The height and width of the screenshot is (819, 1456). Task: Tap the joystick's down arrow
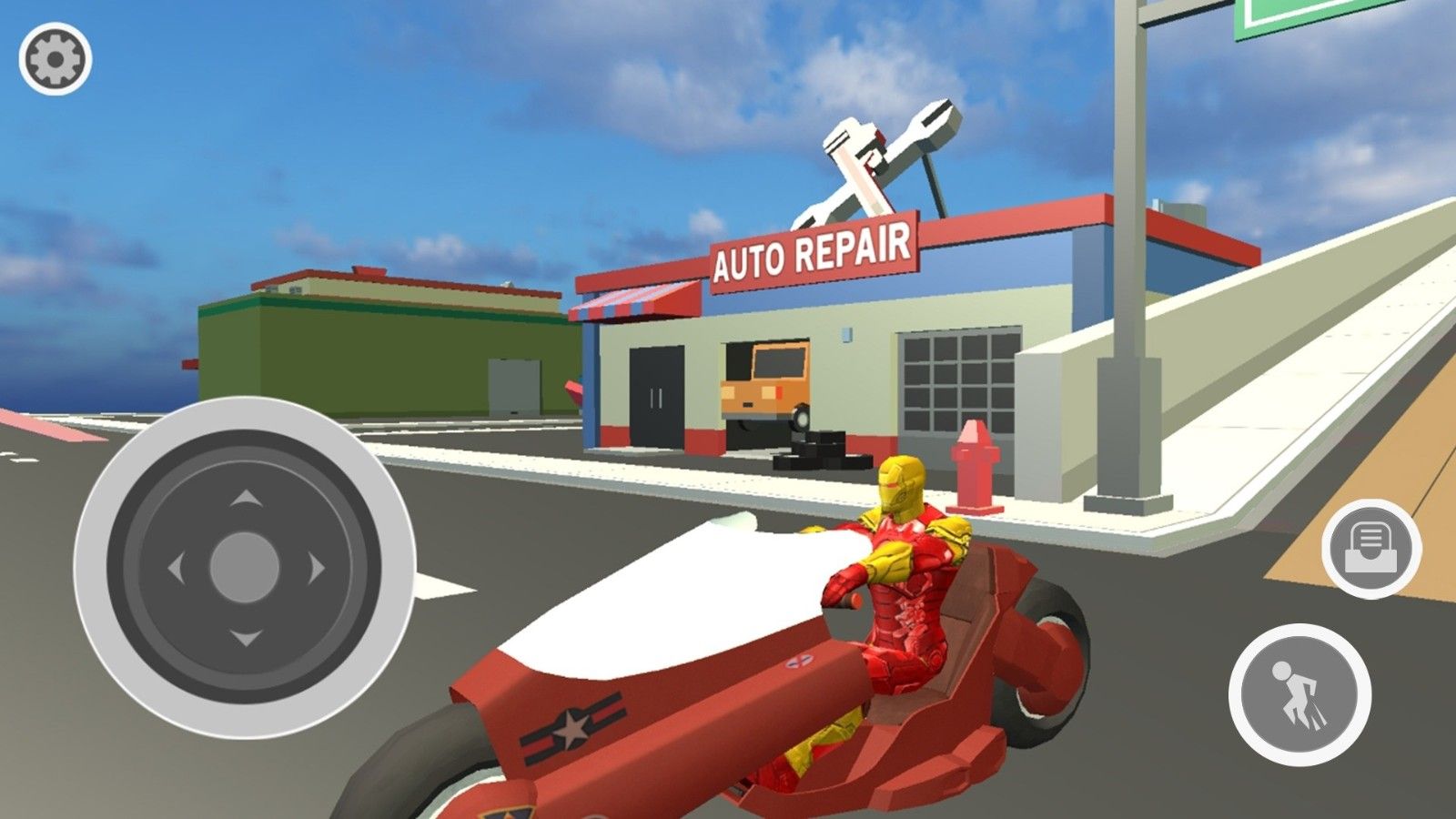pyautogui.click(x=244, y=637)
